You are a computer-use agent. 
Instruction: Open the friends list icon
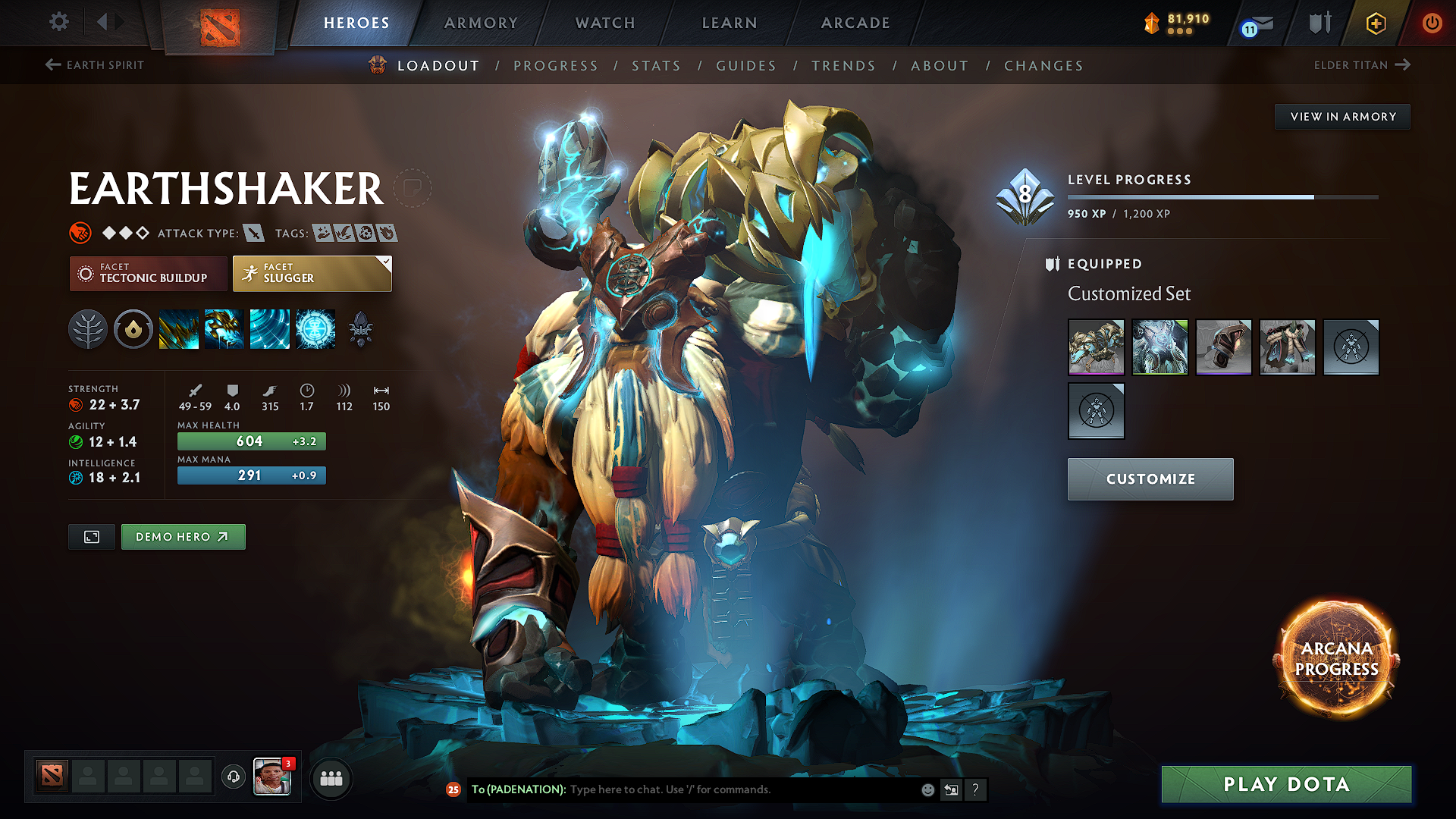pos(331,778)
